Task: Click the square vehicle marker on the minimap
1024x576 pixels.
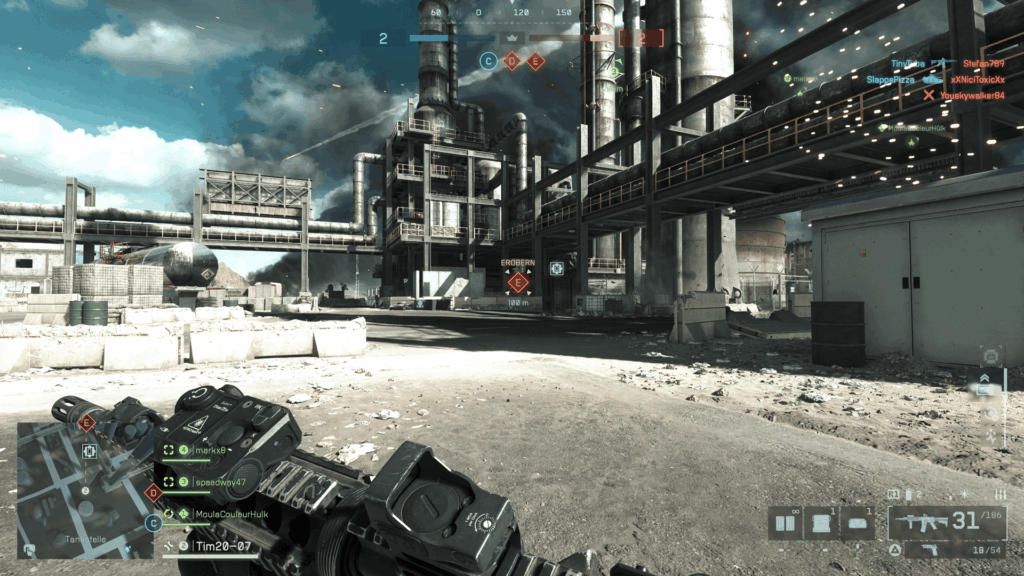Action: pos(89,453)
